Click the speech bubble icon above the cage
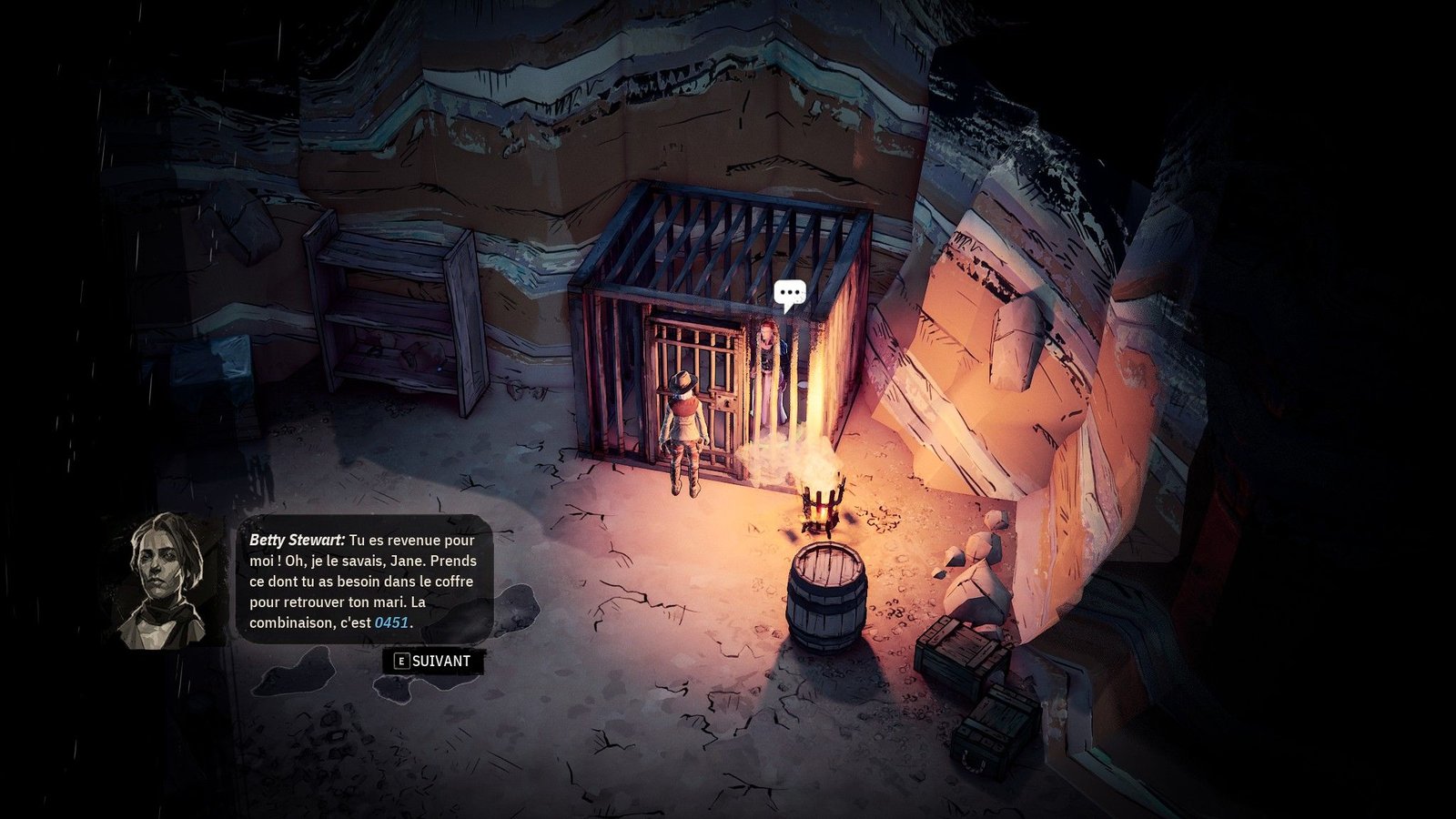The width and height of the screenshot is (1456, 819). [x=789, y=294]
